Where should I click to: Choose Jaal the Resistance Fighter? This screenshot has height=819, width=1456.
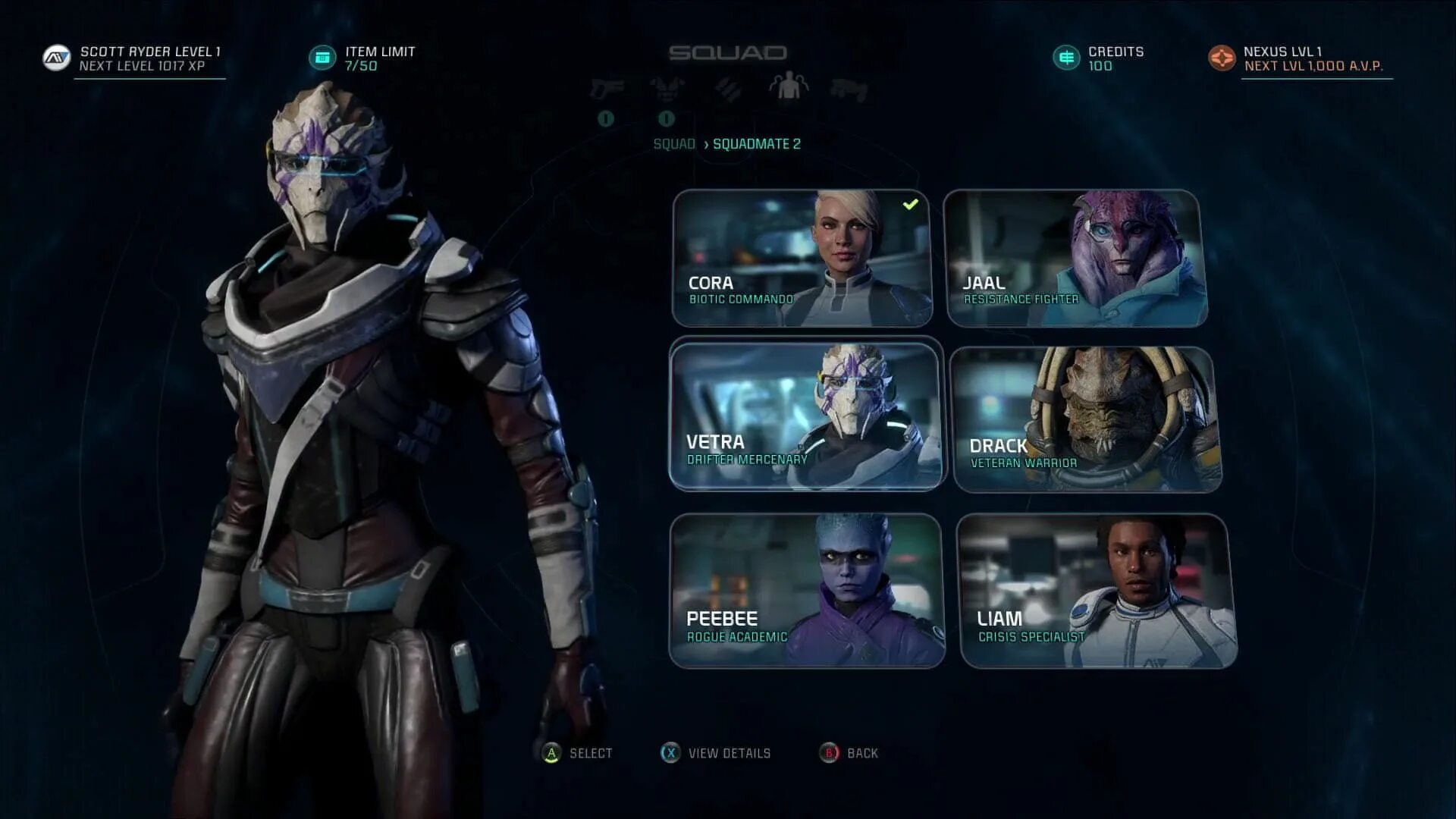click(1075, 259)
